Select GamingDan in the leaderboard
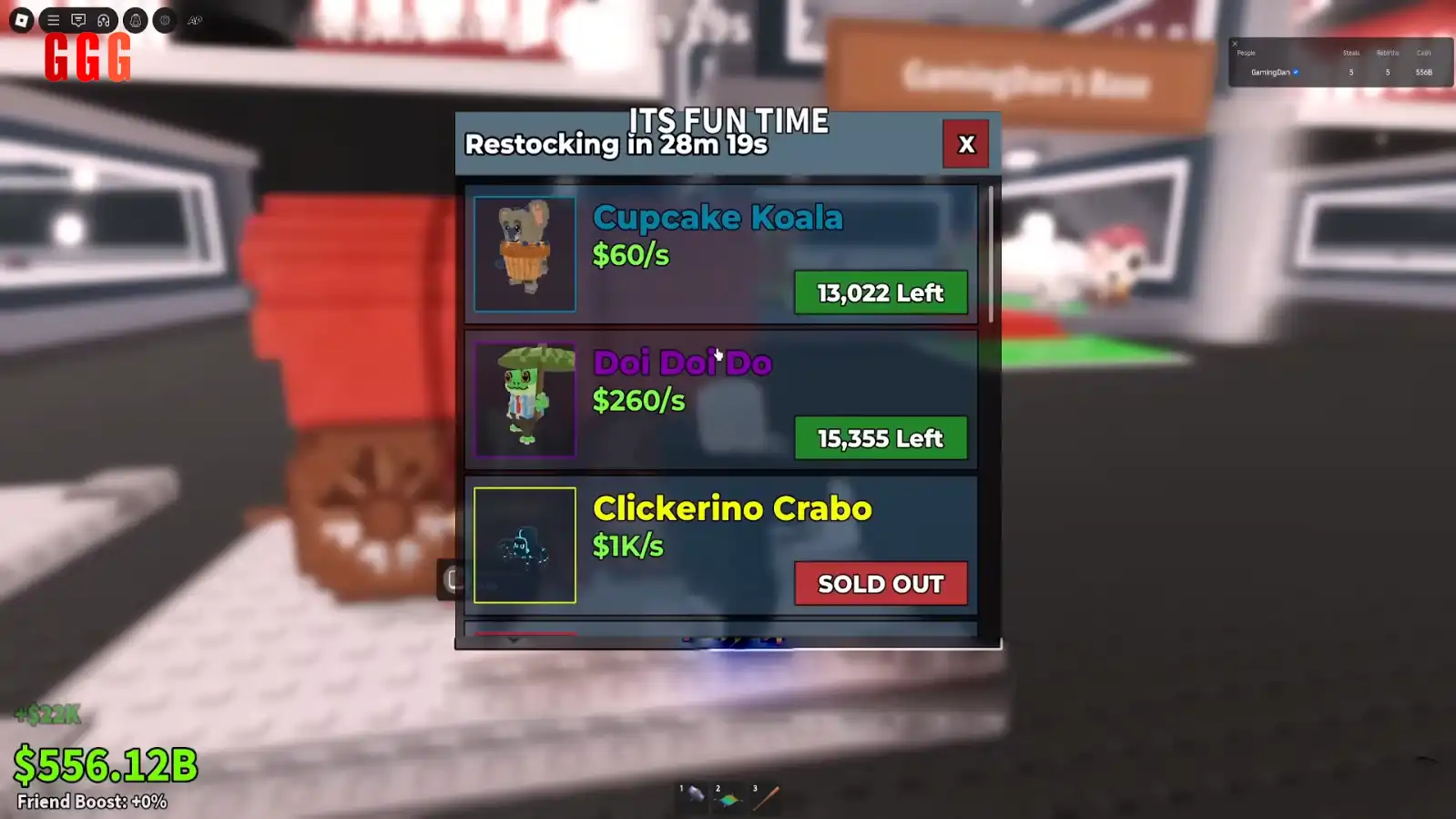This screenshot has width=1456, height=819. [1271, 71]
